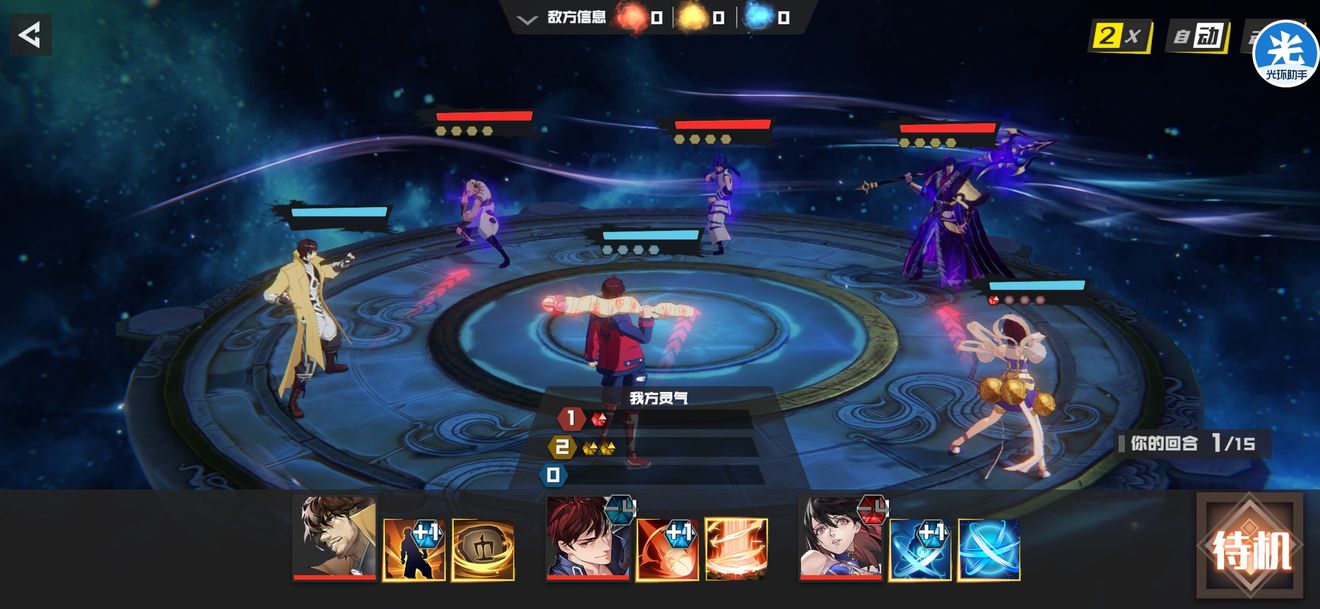Use the blue orb +1 skill
The width and height of the screenshot is (1320, 609).
(920, 549)
